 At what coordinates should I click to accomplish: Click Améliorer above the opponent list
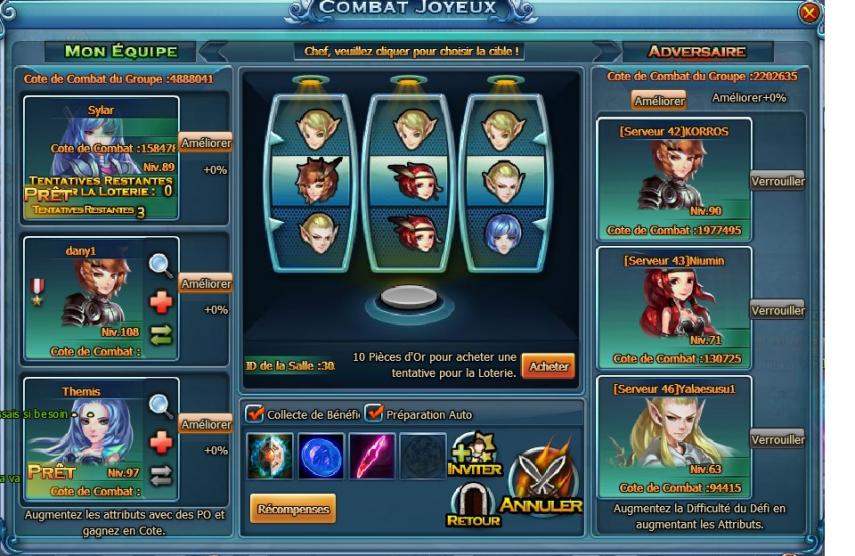point(659,100)
